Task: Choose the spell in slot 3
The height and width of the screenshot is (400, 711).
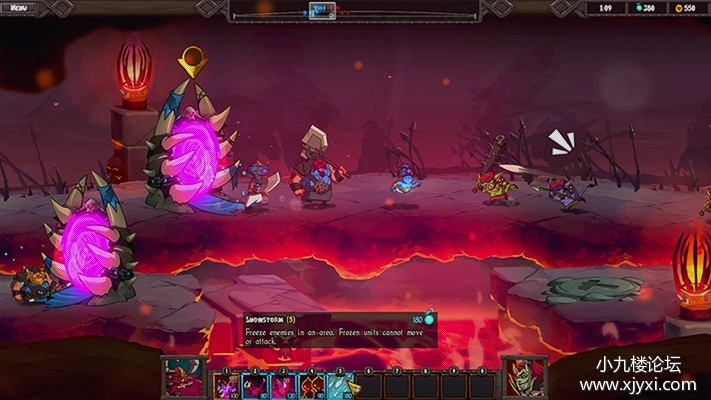Action: [x=284, y=384]
